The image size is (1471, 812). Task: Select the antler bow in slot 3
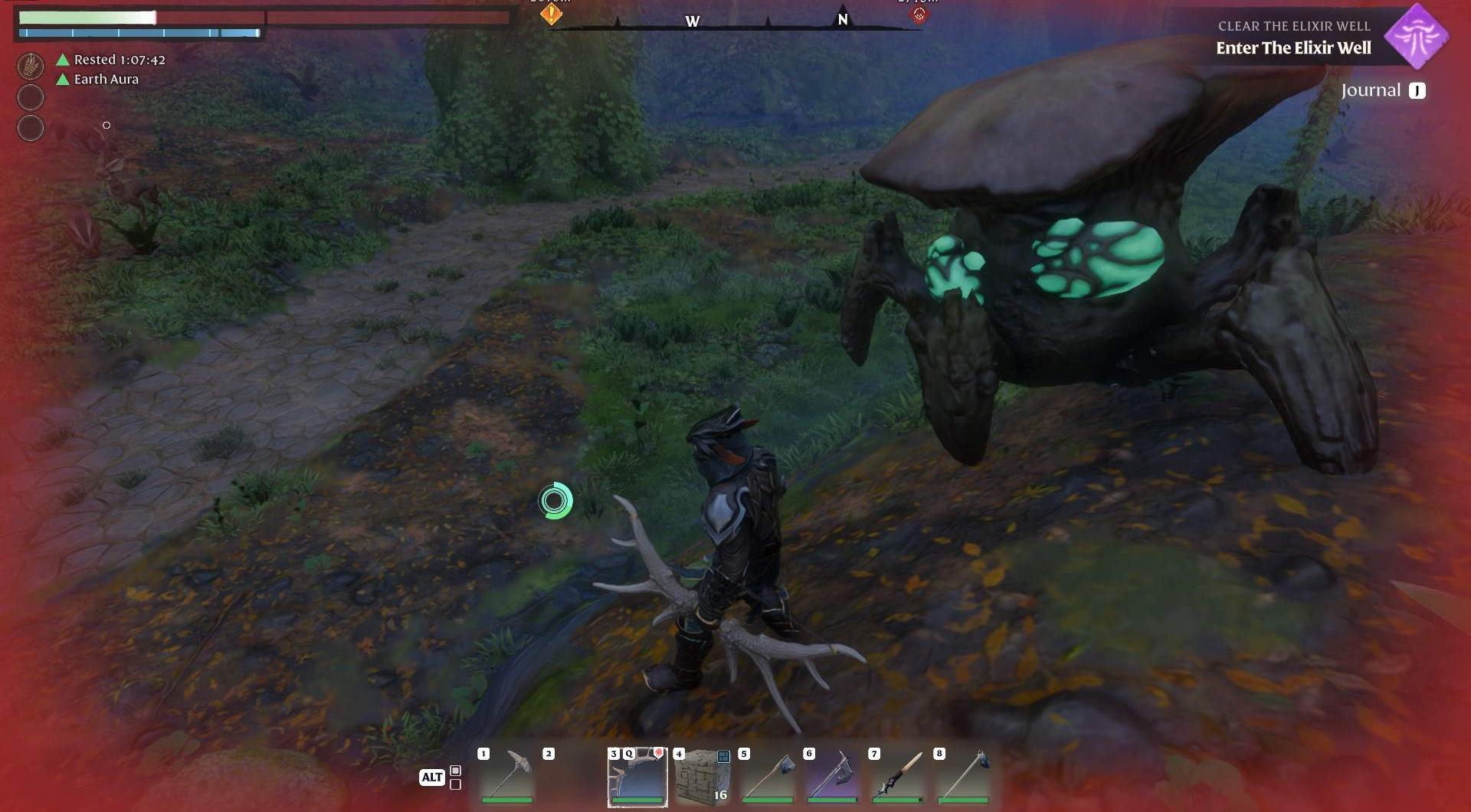637,775
